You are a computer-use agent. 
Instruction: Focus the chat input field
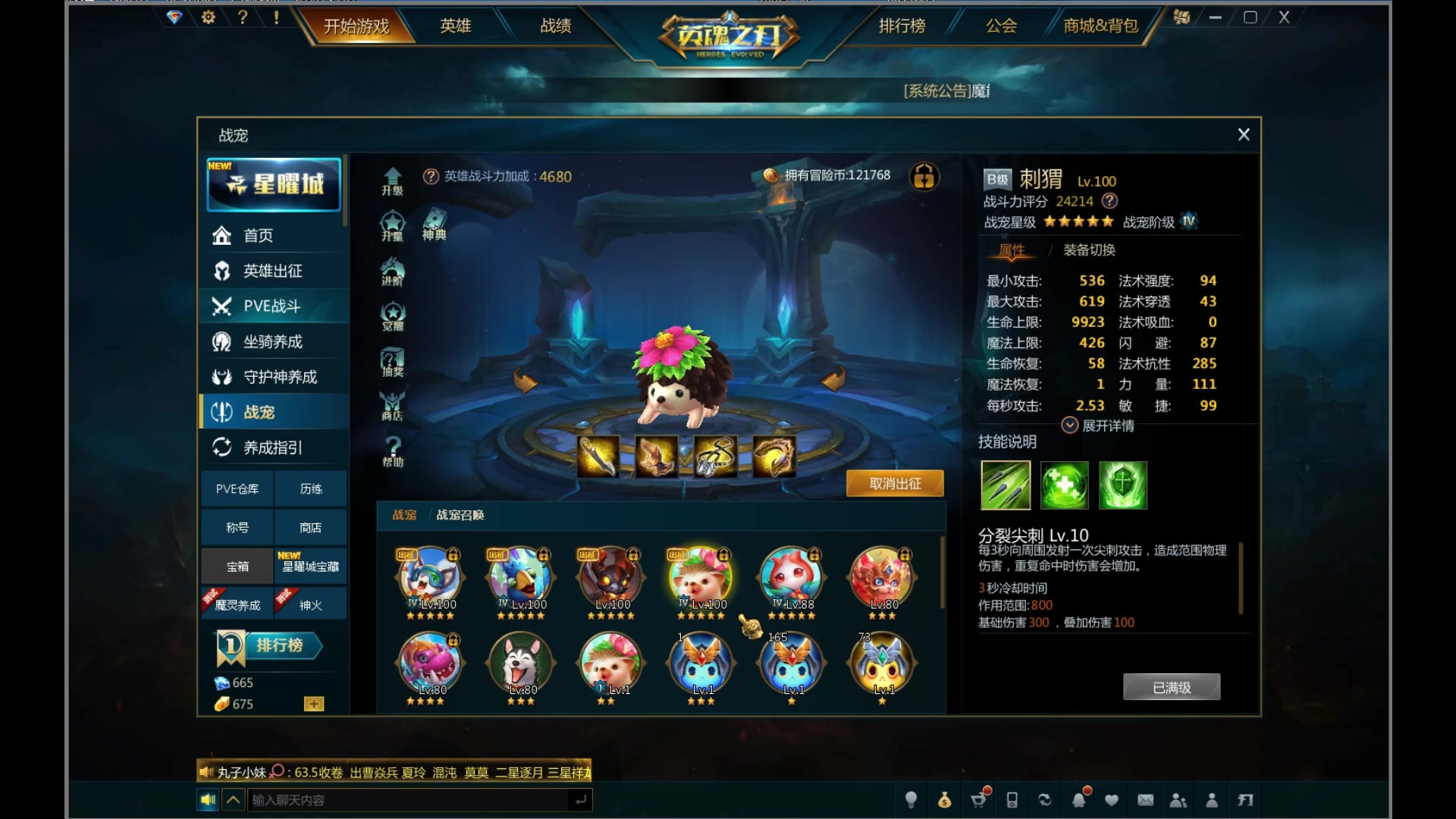coord(409,800)
